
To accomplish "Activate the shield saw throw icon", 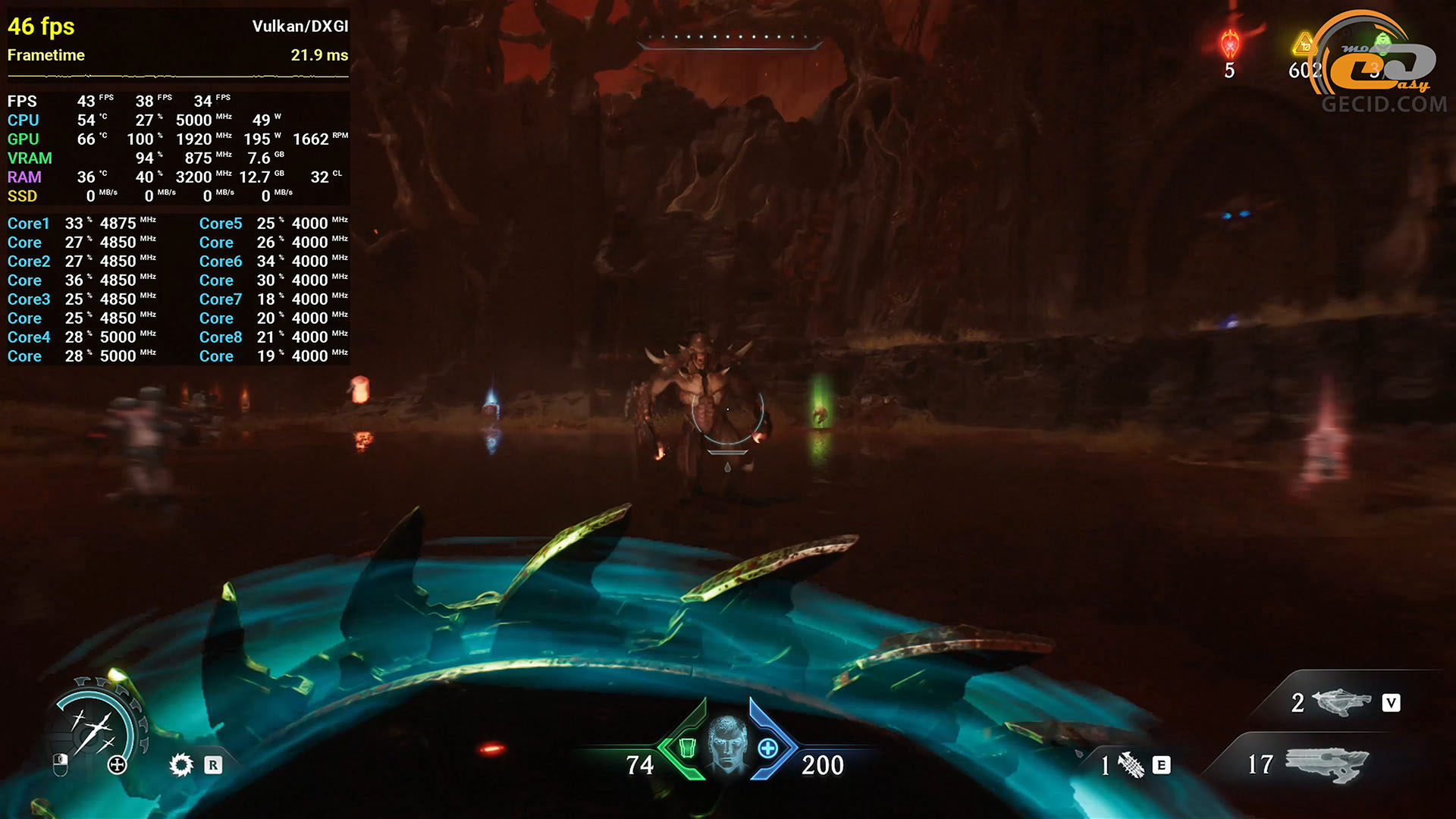I will 181,764.
